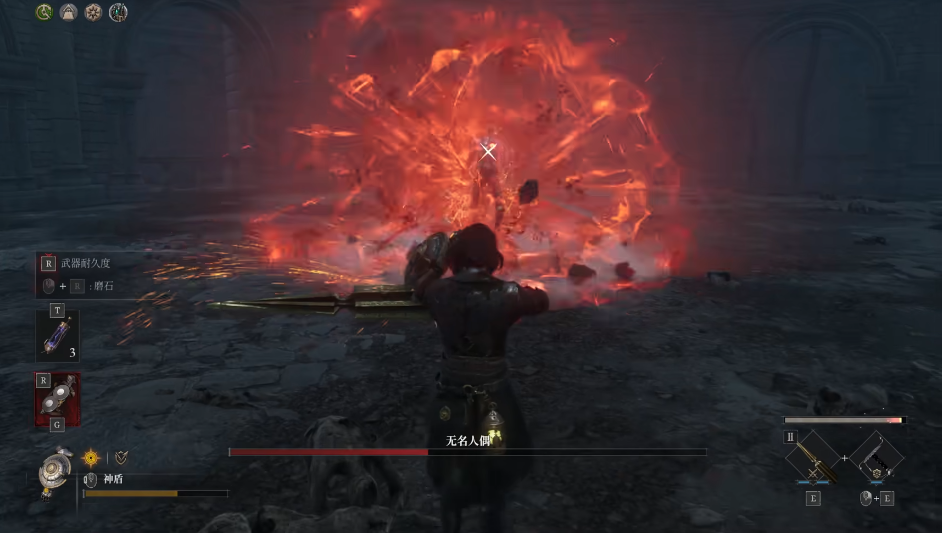This screenshot has width=942, height=533.
Task: Click the round lamp device icon
Action: (53, 470)
